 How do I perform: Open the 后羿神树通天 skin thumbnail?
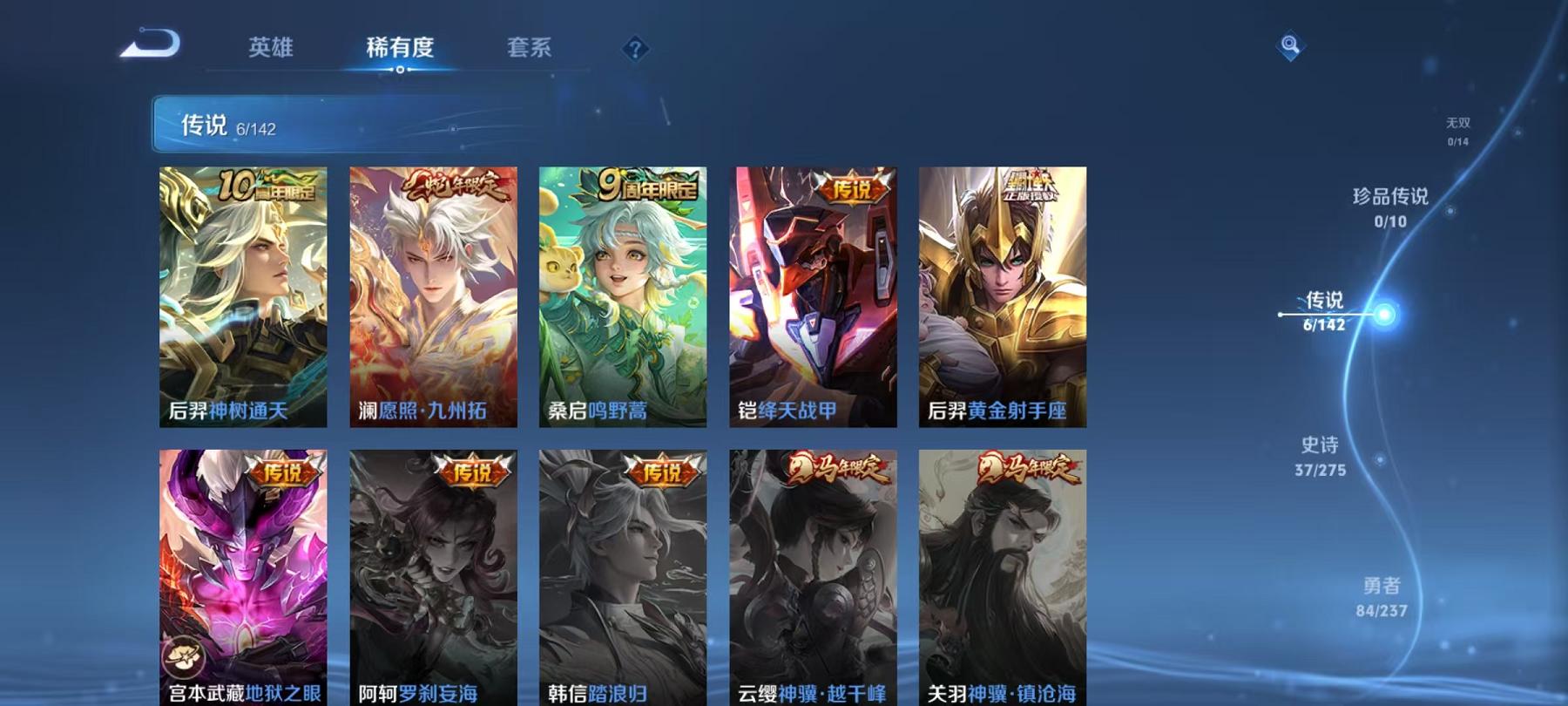(x=241, y=296)
